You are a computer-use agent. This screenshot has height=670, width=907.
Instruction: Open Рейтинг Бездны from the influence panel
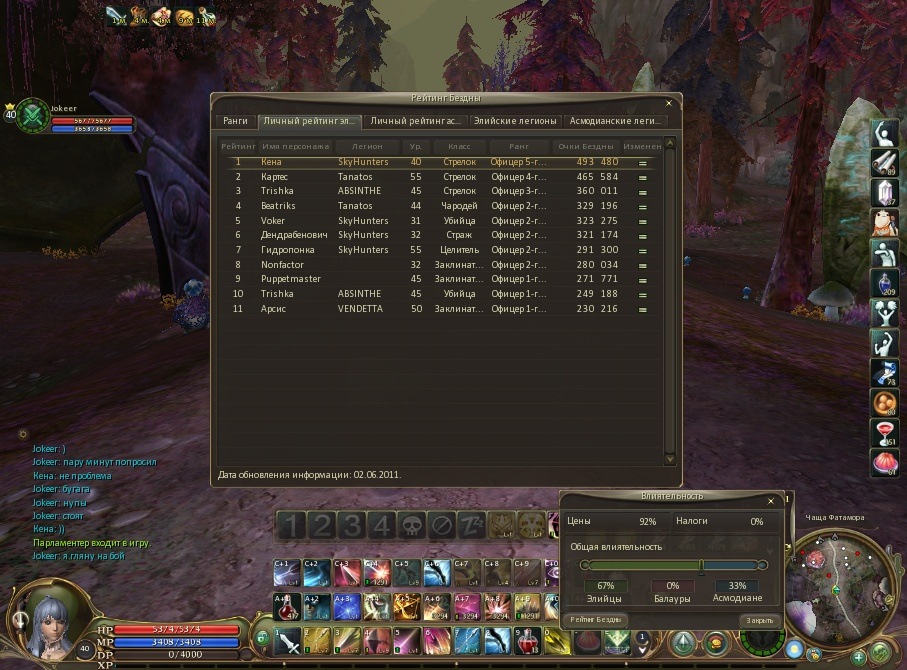click(x=597, y=620)
